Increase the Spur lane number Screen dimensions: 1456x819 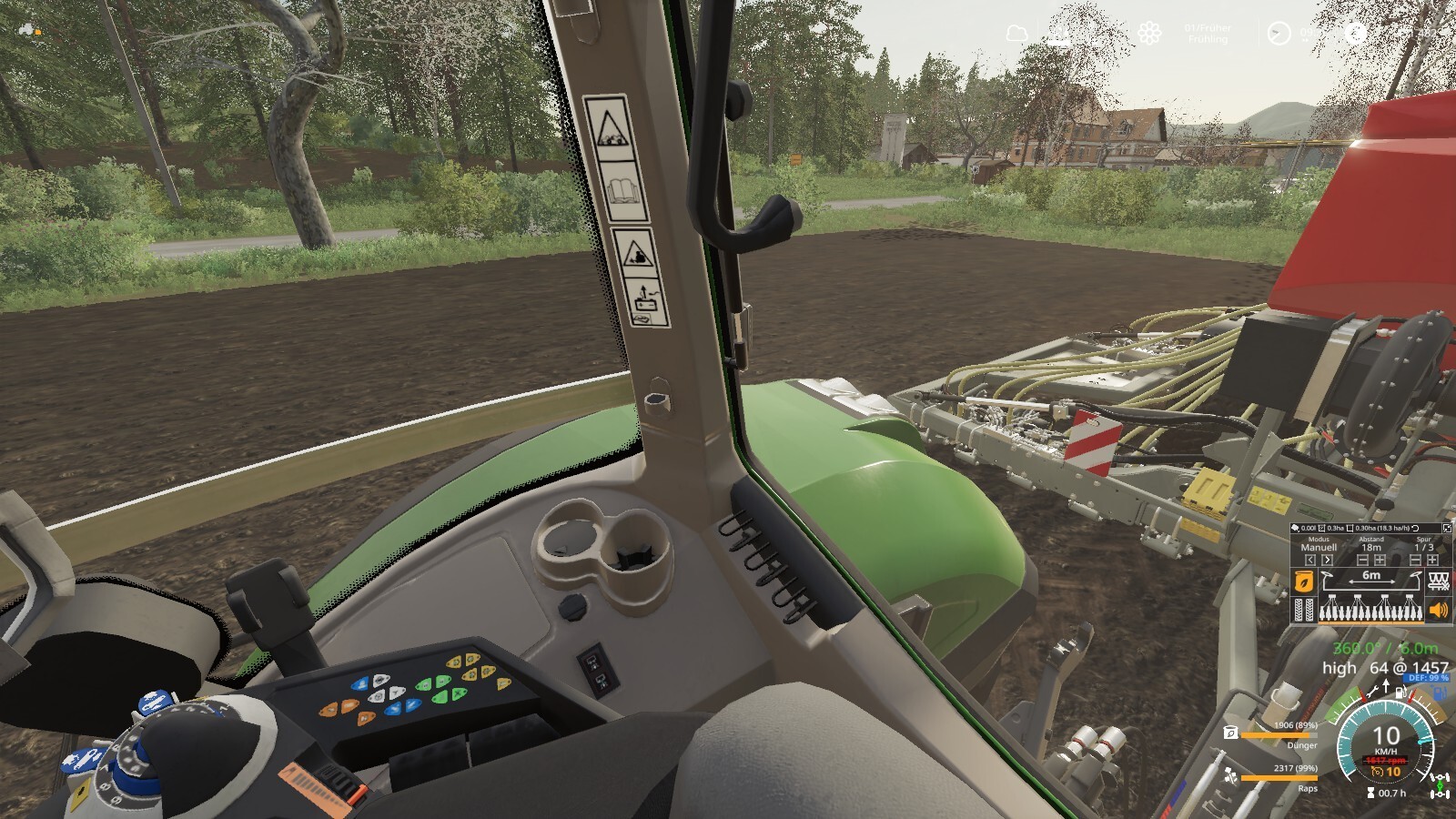[1432, 561]
